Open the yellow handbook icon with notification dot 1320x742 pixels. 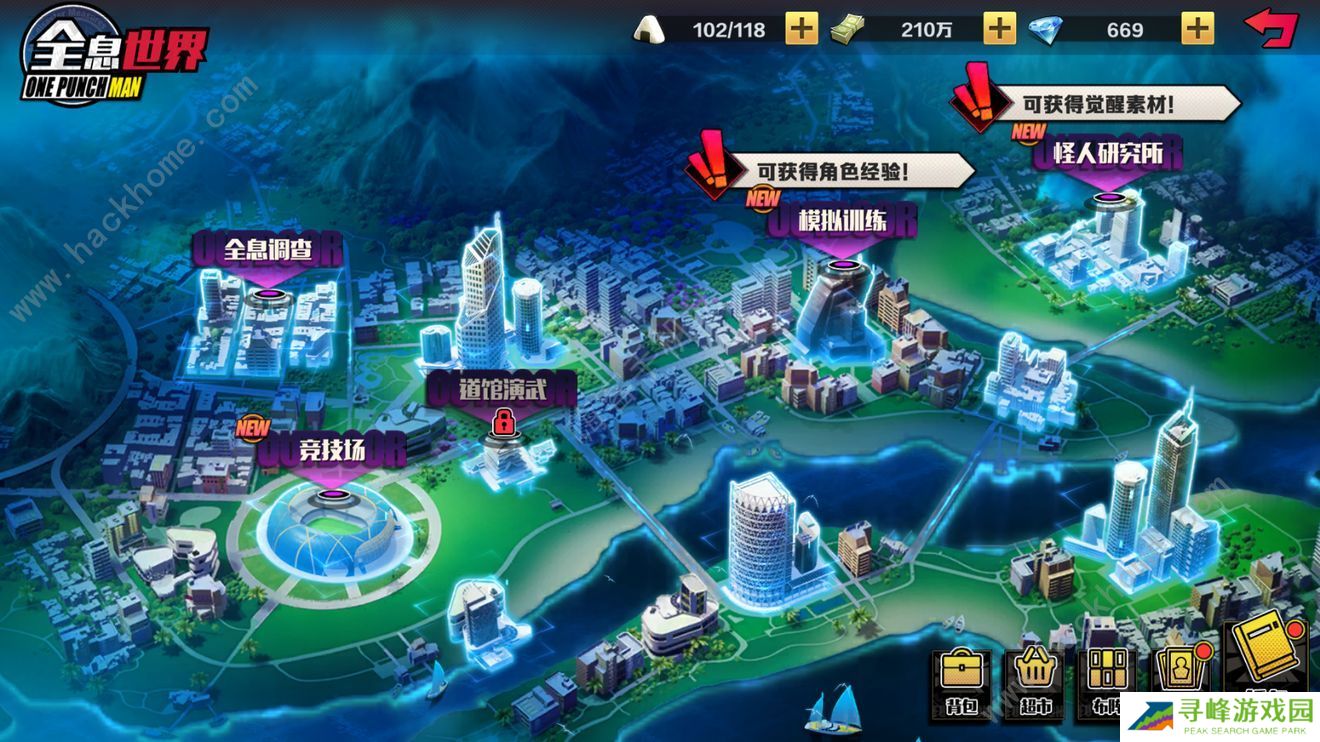pyautogui.click(x=1262, y=660)
